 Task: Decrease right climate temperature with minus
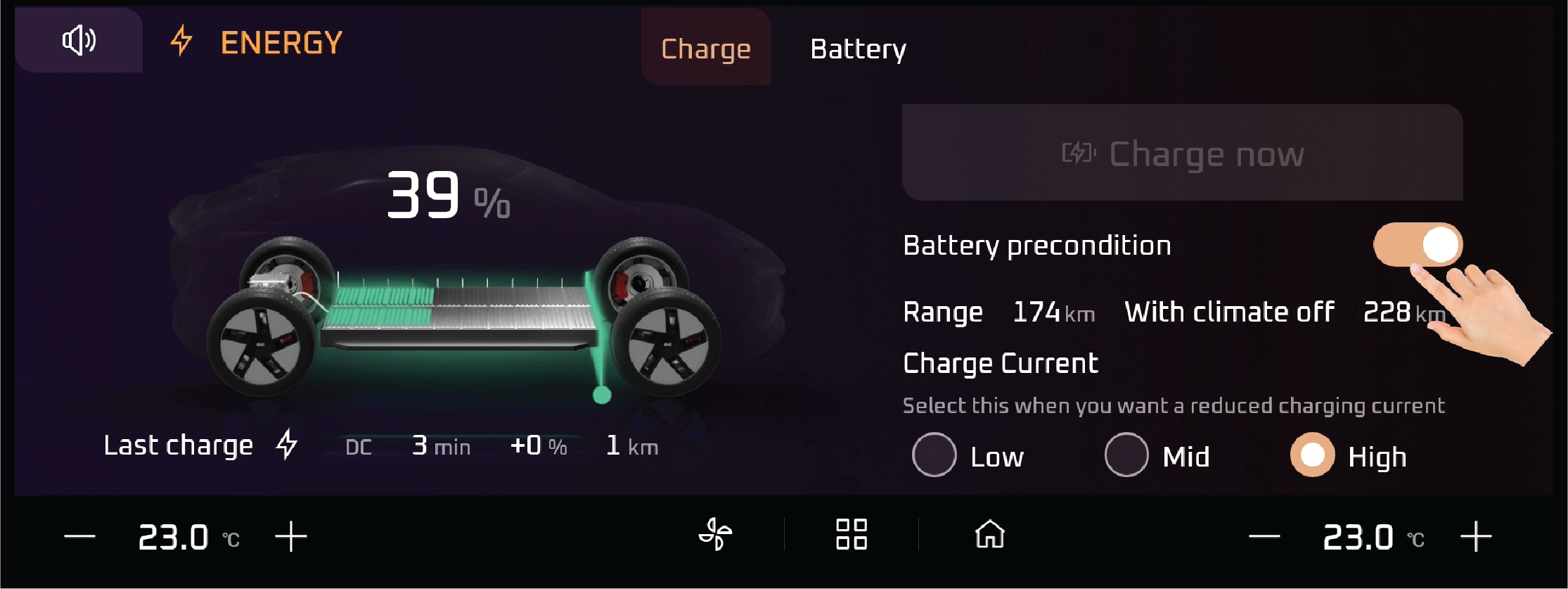(1264, 537)
